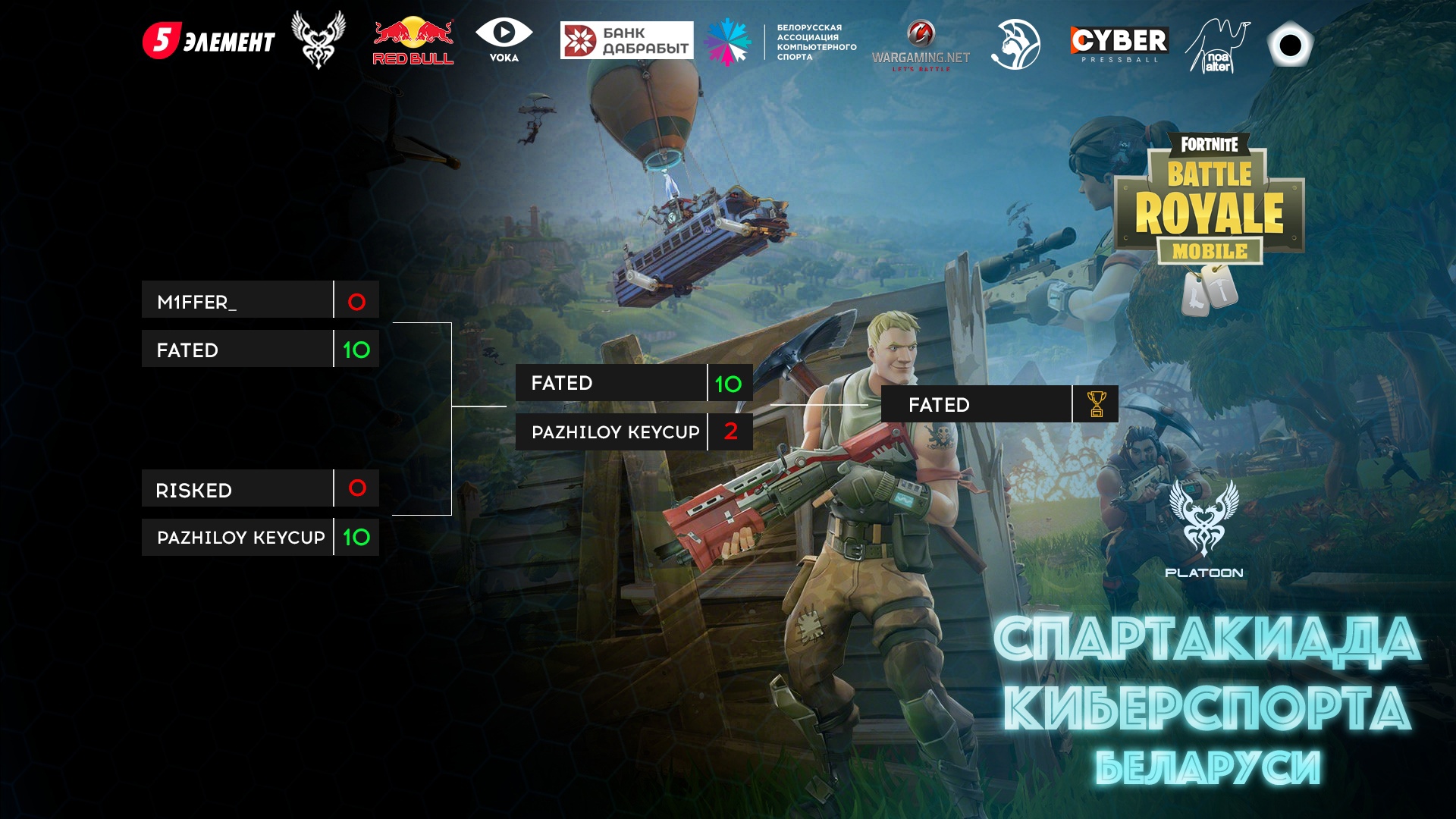Select the RISKED bracket entry

237,489
